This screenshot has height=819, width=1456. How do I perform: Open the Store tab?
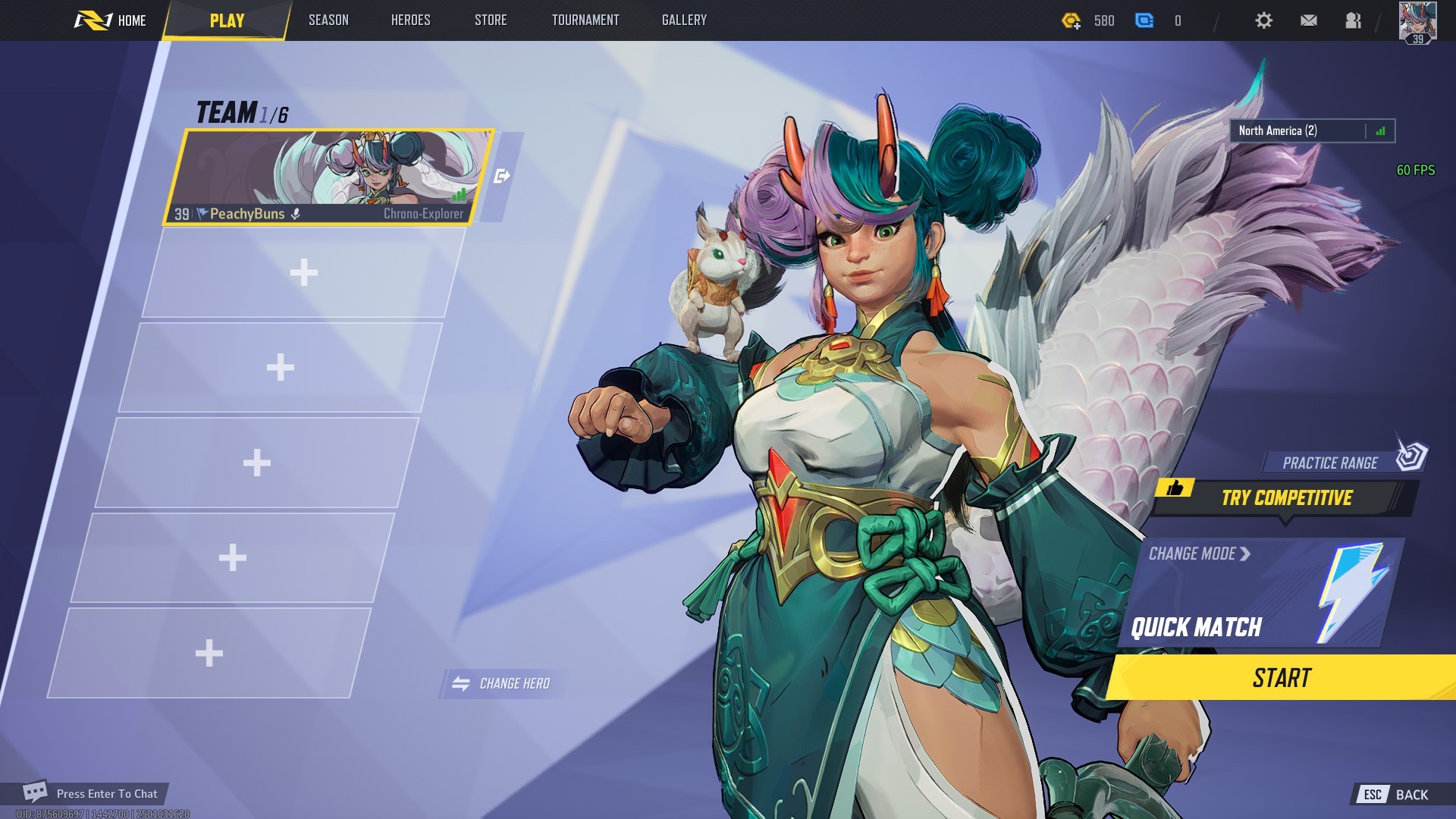point(491,20)
